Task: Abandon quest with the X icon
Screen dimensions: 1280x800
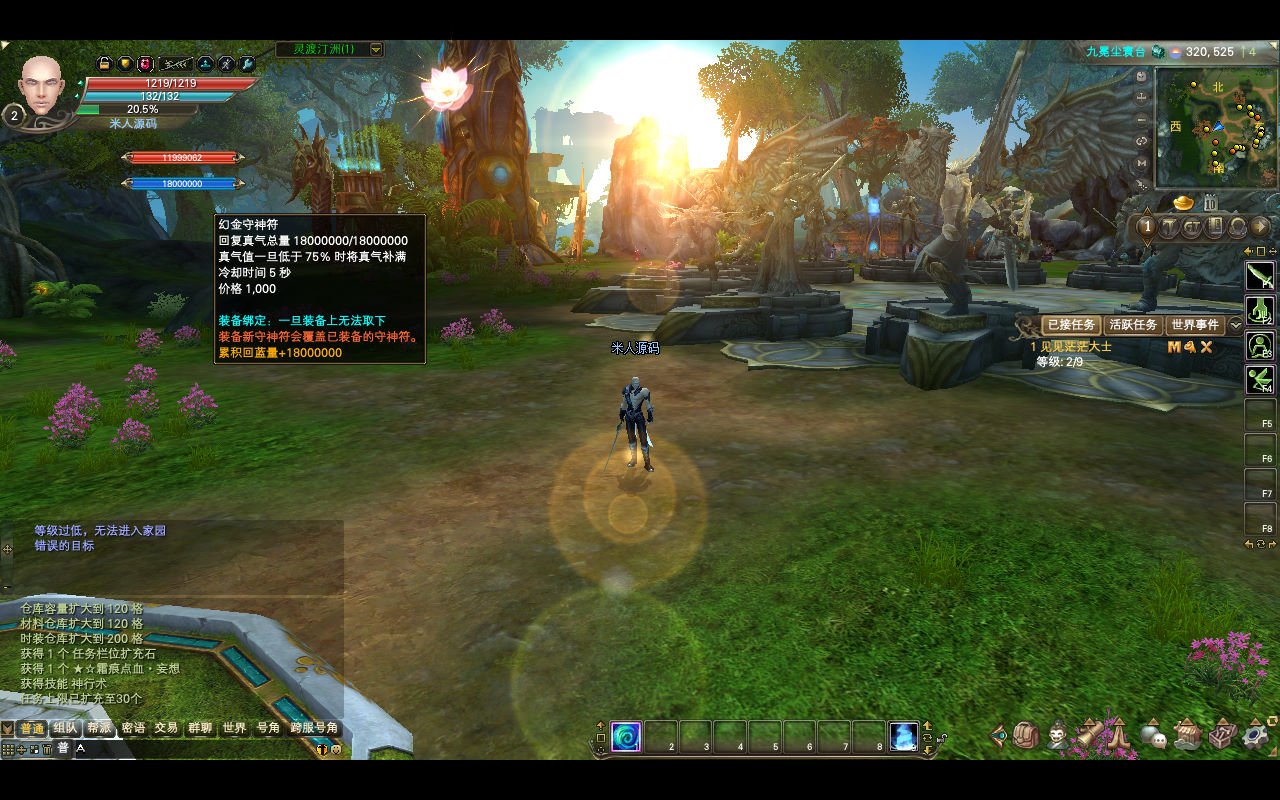Action: pos(1207,347)
